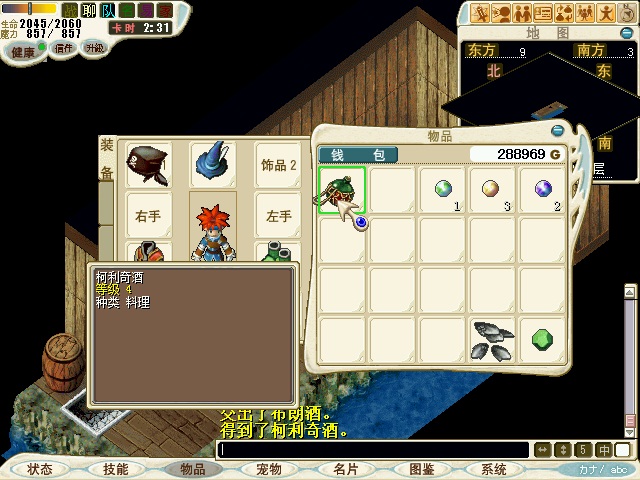Image resolution: width=640 pixels, height=480 pixels.
Task: Minimize the 物品 inventory window
Action: click(x=557, y=130)
